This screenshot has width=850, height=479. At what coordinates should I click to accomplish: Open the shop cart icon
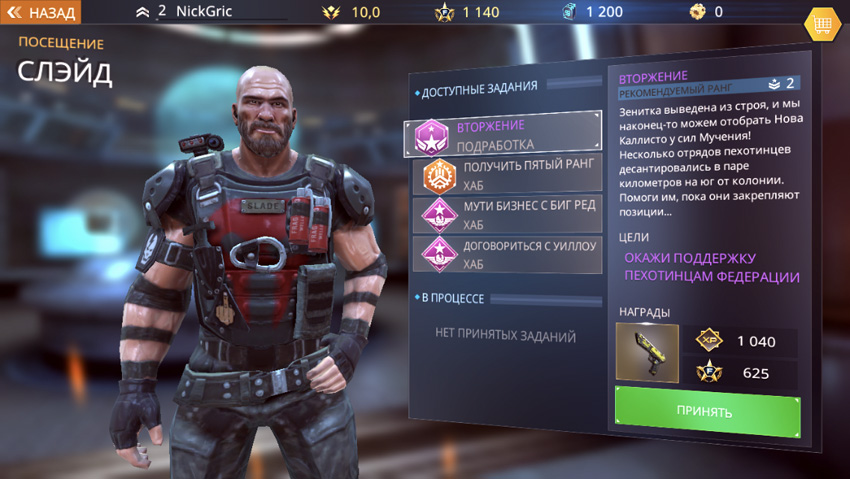822,24
